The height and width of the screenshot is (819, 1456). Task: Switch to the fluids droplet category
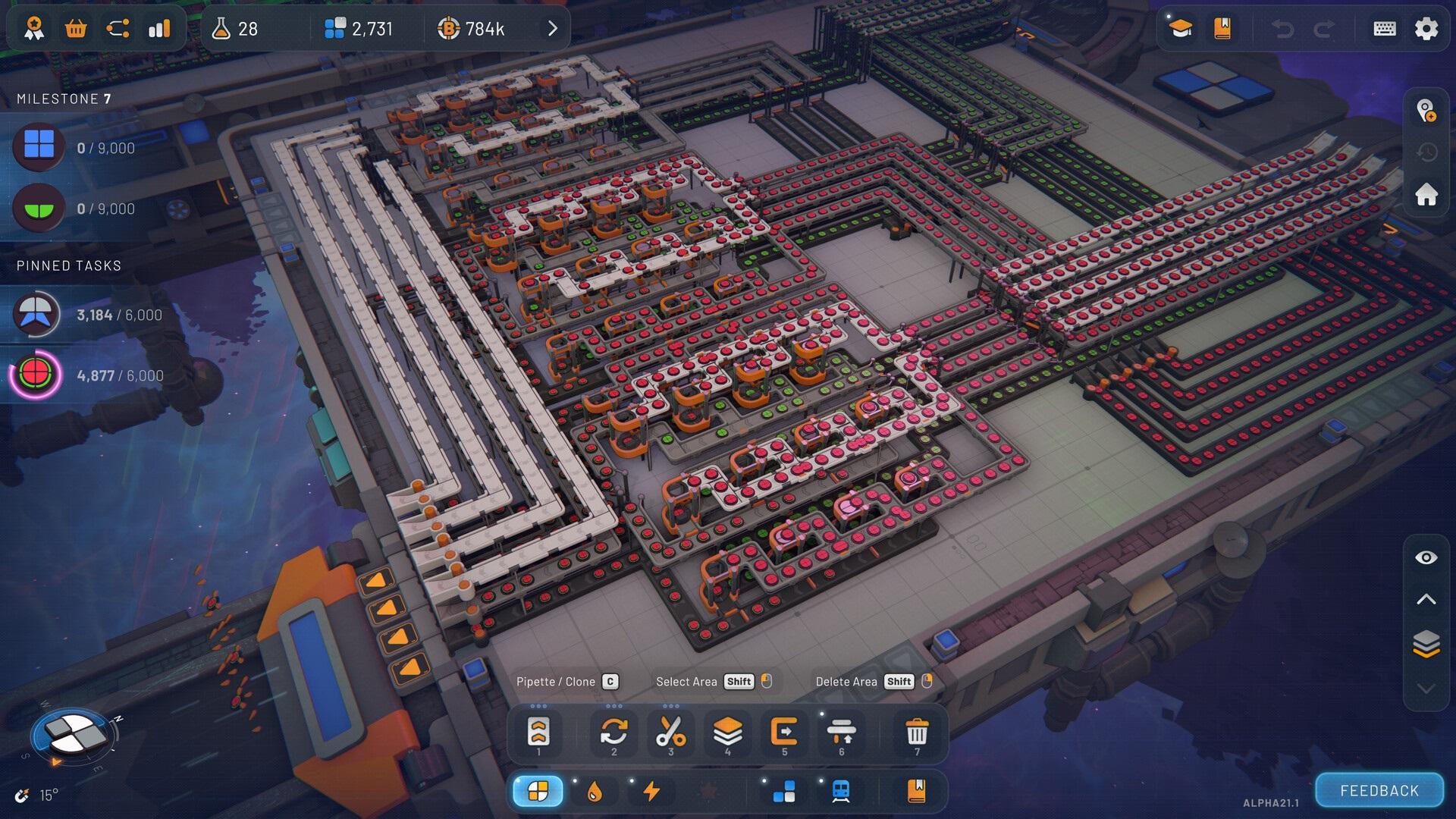click(595, 792)
